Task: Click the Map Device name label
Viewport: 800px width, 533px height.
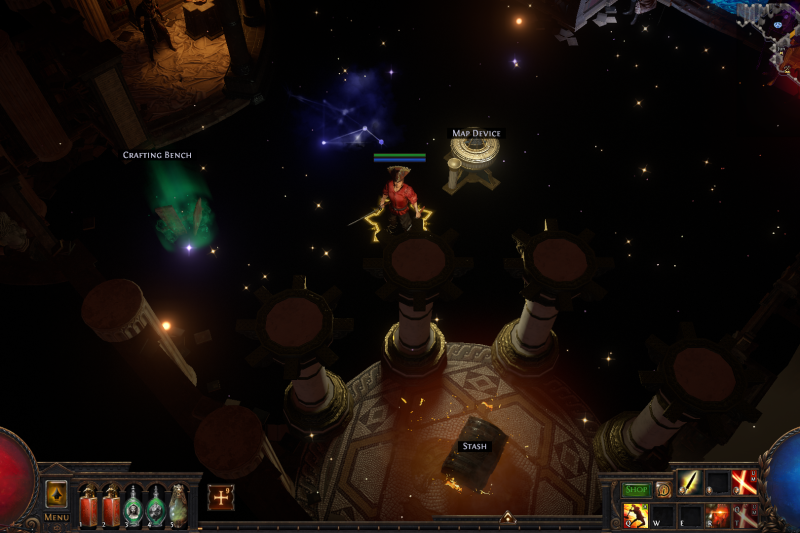Action: [475, 133]
